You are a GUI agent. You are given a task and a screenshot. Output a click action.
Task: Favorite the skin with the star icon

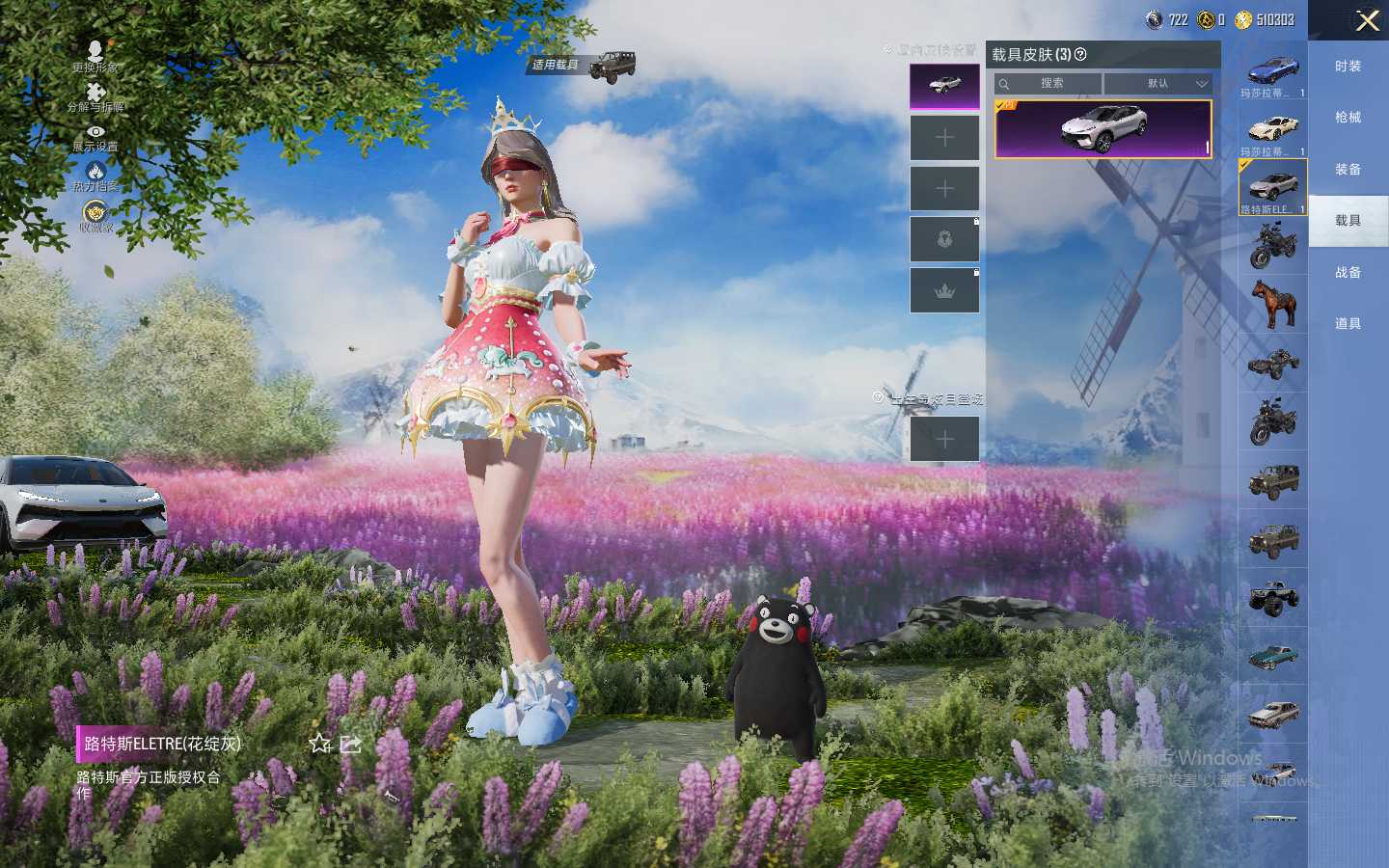320,744
